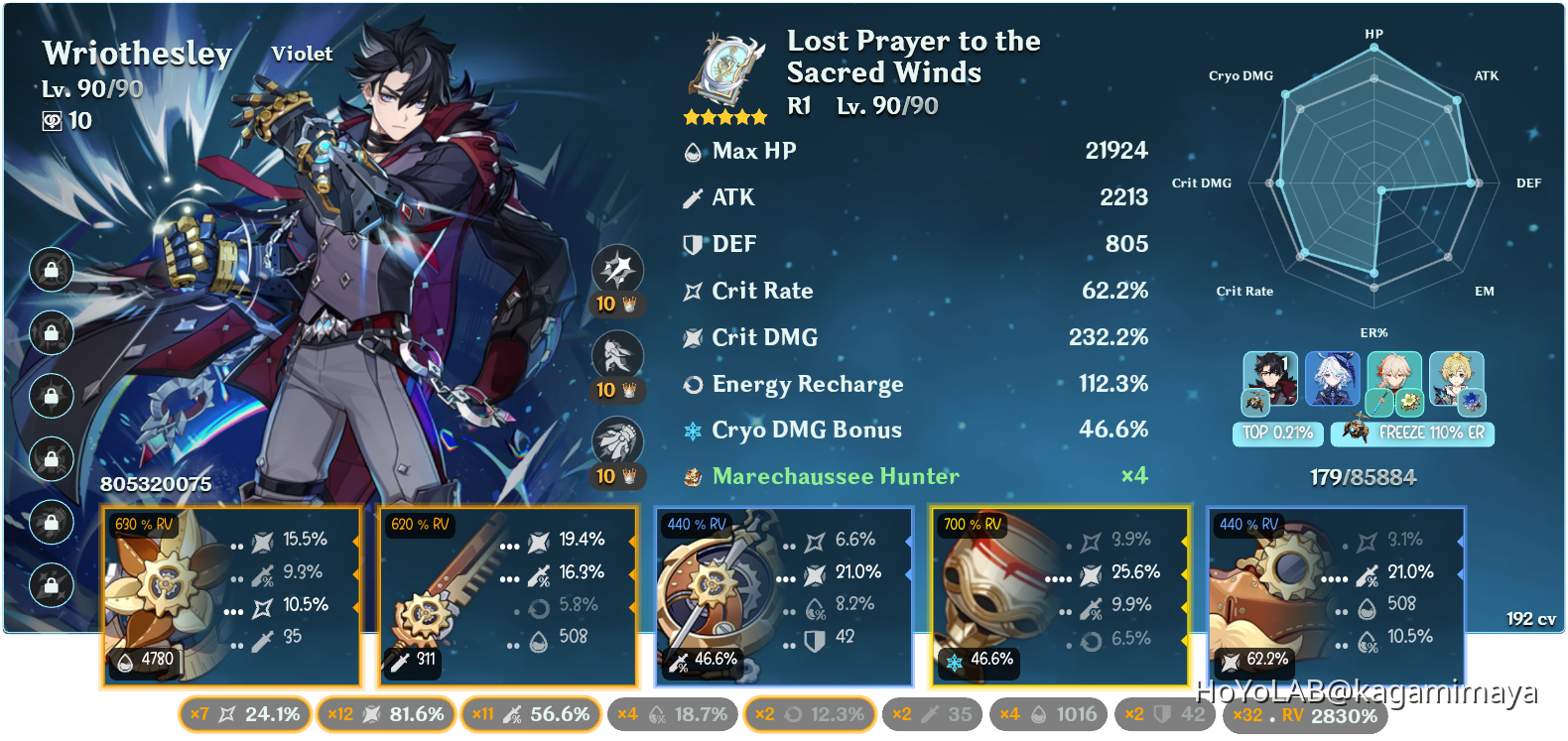Image resolution: width=1568 pixels, height=741 pixels.
Task: Click the Energy Recharge stat icon
Action: (693, 384)
